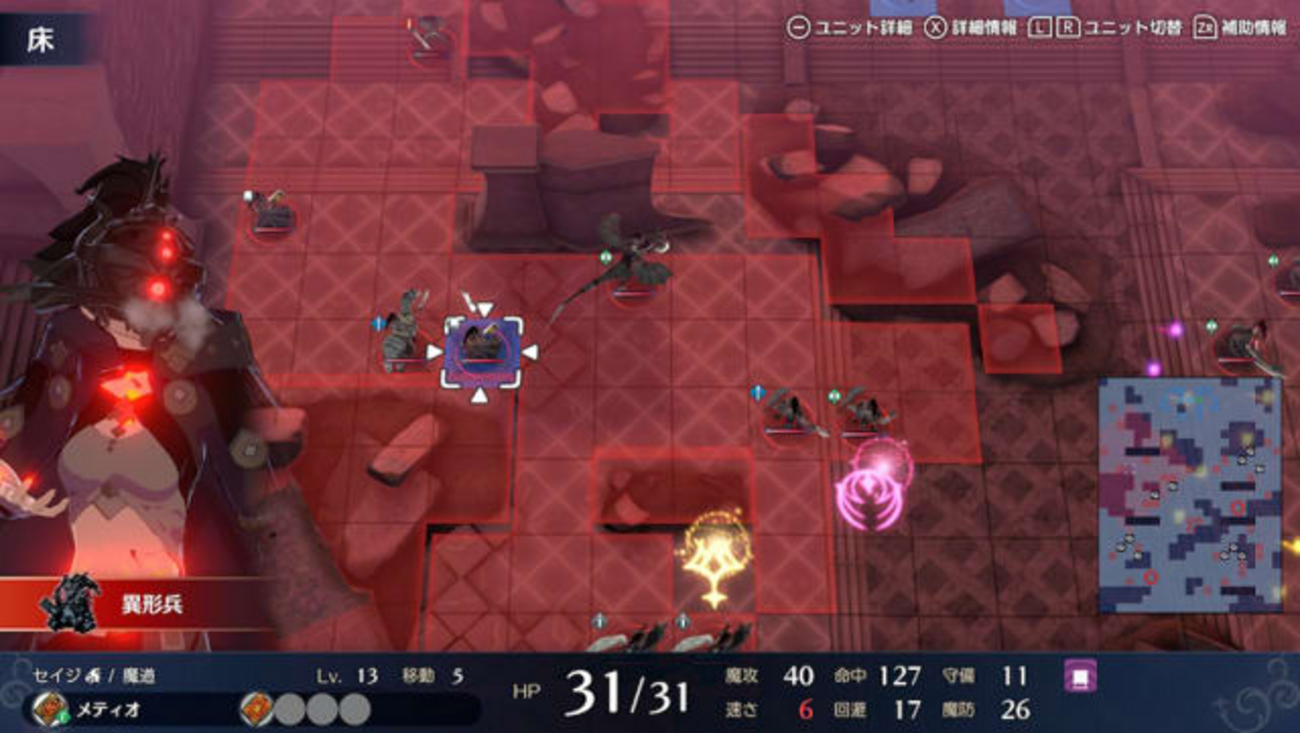The width and height of the screenshot is (1300, 733).
Task: Open the battlefield minimap
Action: pyautogui.click(x=1189, y=494)
